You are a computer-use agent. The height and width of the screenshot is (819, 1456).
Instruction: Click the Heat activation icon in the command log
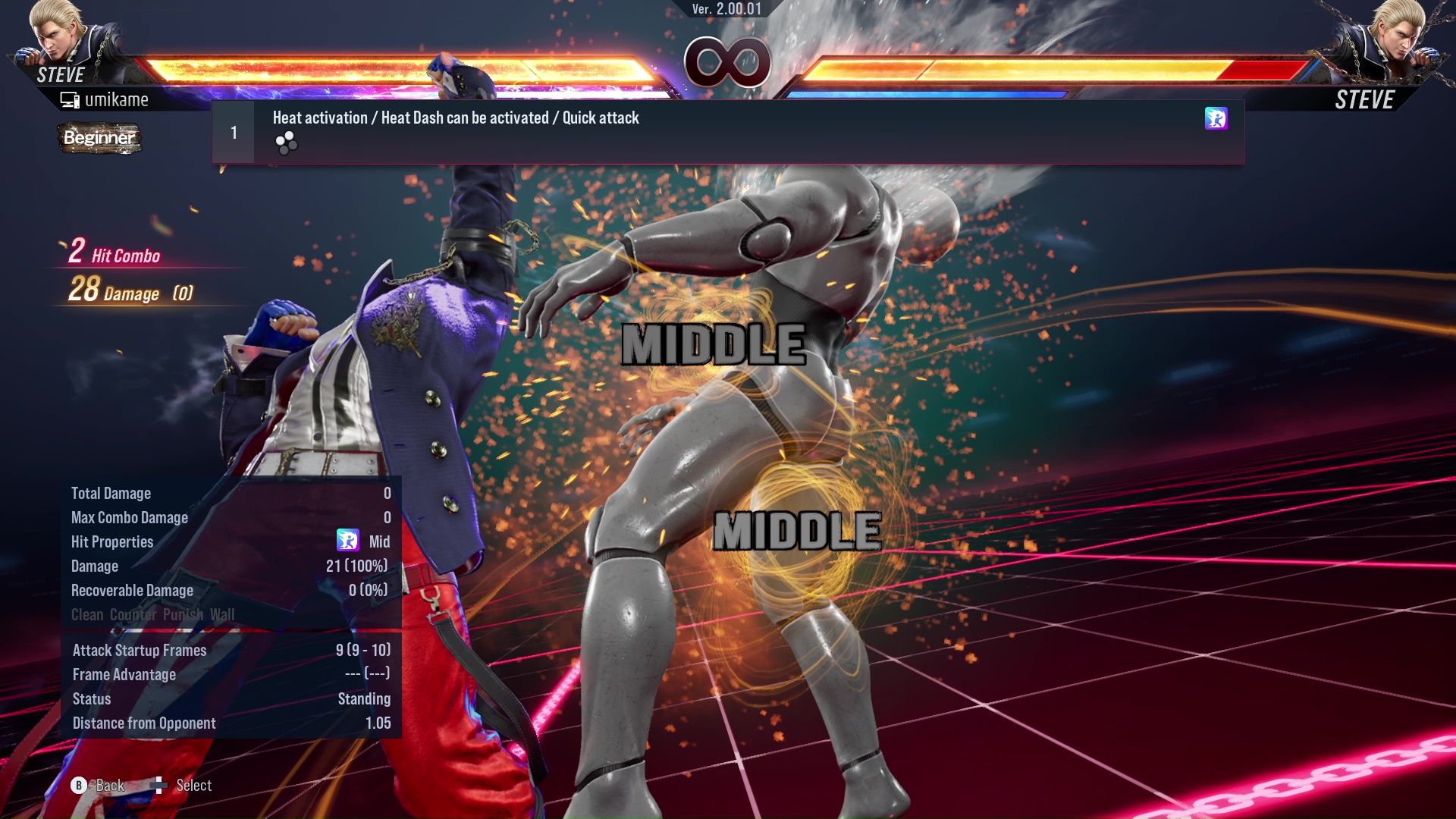1216,120
